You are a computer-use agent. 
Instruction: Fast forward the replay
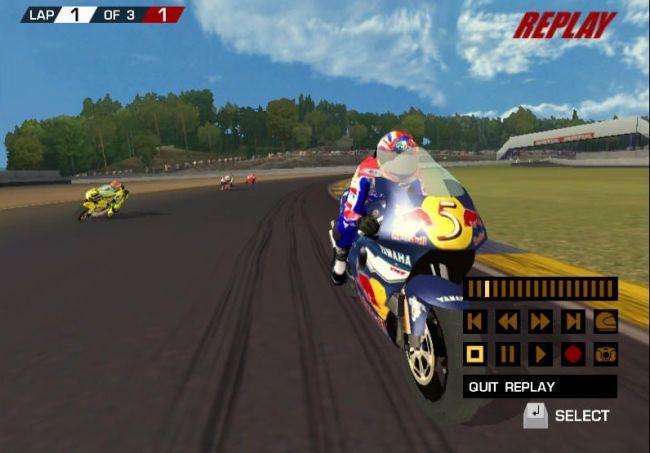click(x=541, y=321)
